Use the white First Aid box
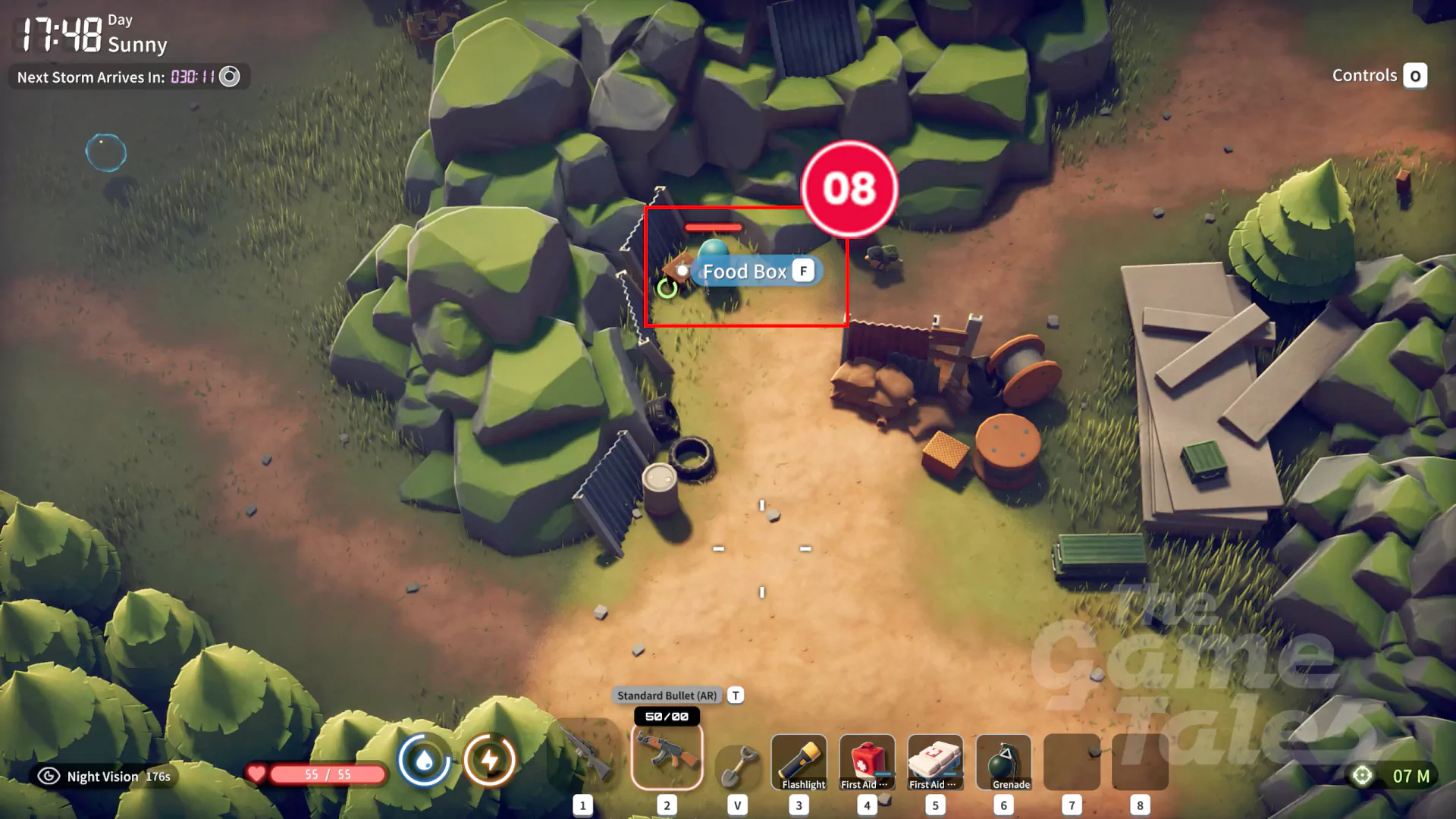Image resolution: width=1456 pixels, height=819 pixels. point(935,762)
